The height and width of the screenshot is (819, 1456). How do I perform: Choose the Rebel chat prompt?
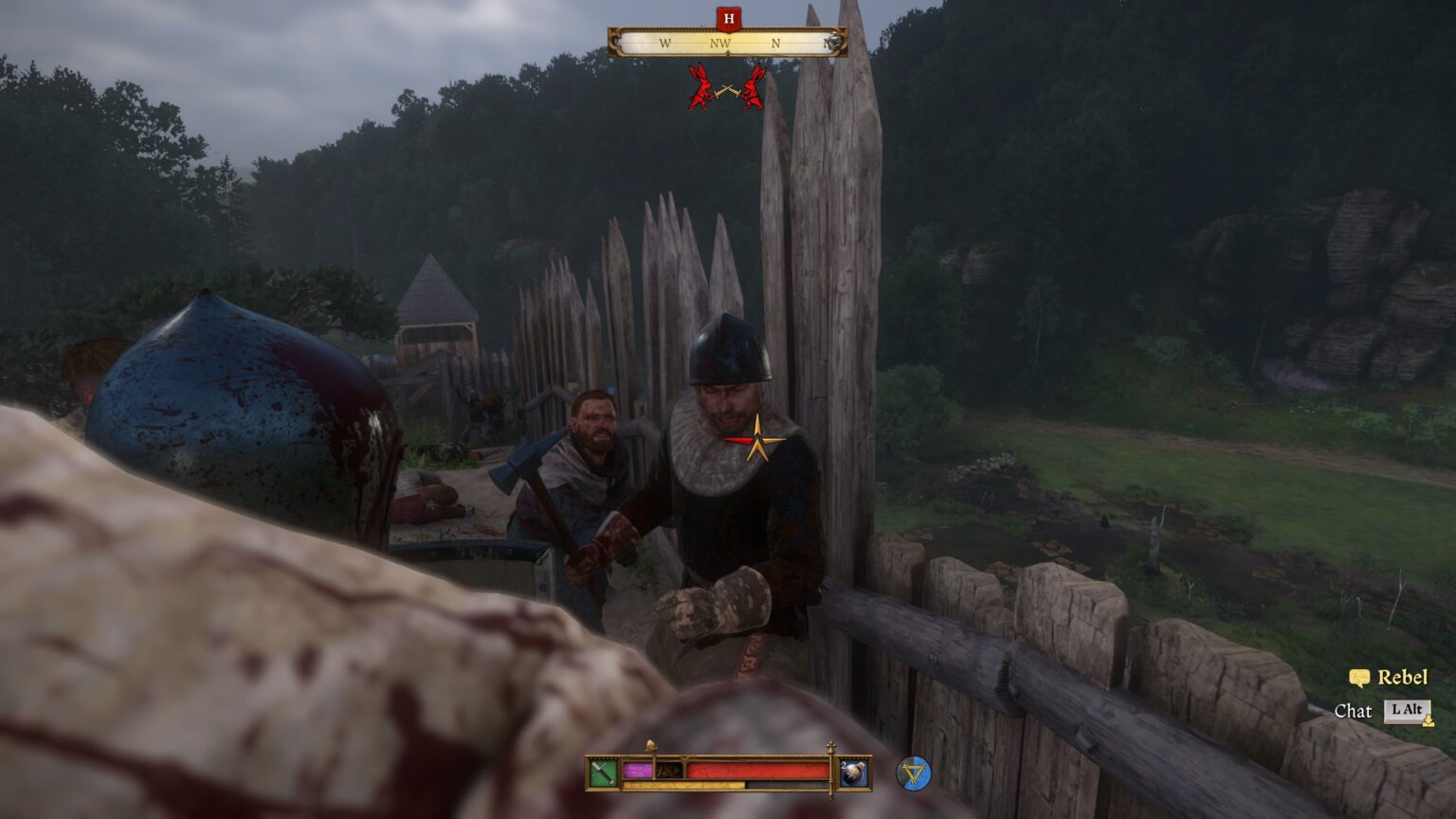(x=1389, y=678)
